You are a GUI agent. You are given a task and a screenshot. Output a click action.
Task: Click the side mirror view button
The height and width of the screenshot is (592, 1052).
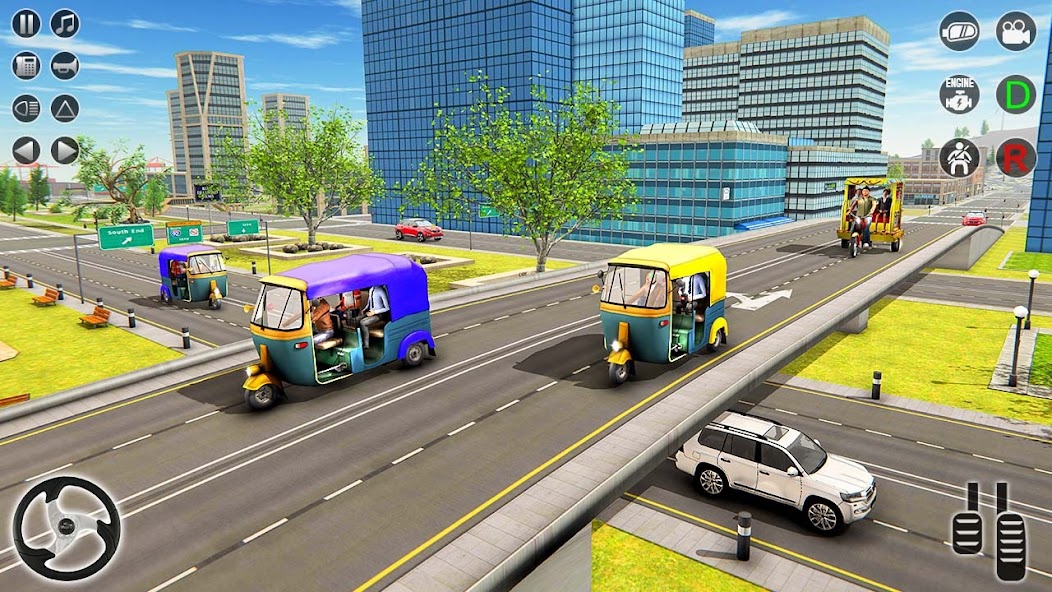click(x=959, y=31)
